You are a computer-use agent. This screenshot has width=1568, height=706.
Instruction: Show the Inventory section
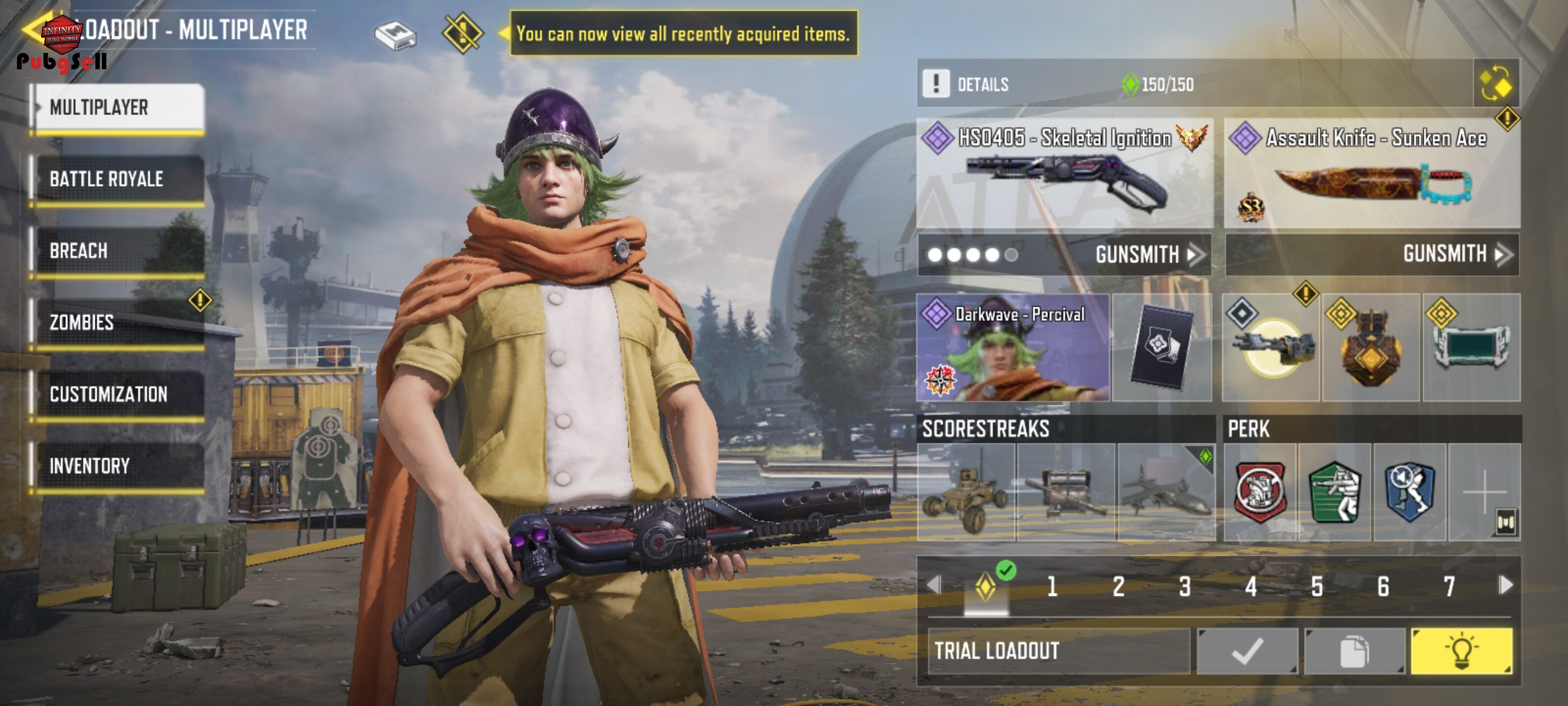[119, 466]
